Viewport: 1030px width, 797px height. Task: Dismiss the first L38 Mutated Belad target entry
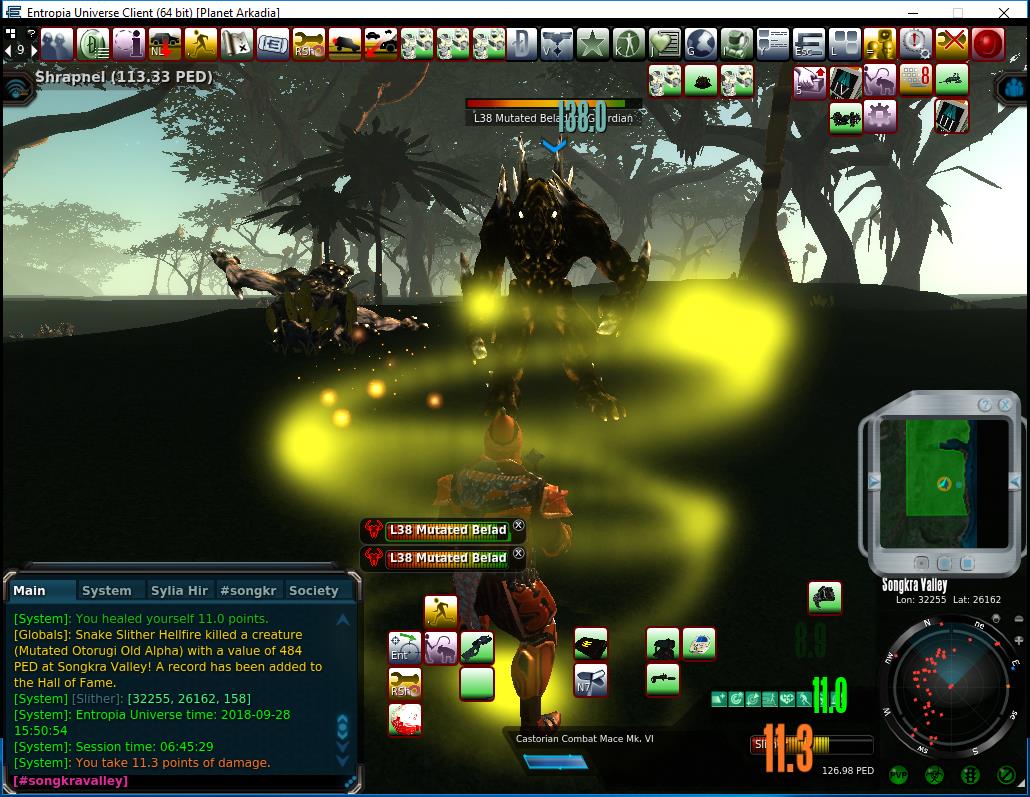[518, 526]
